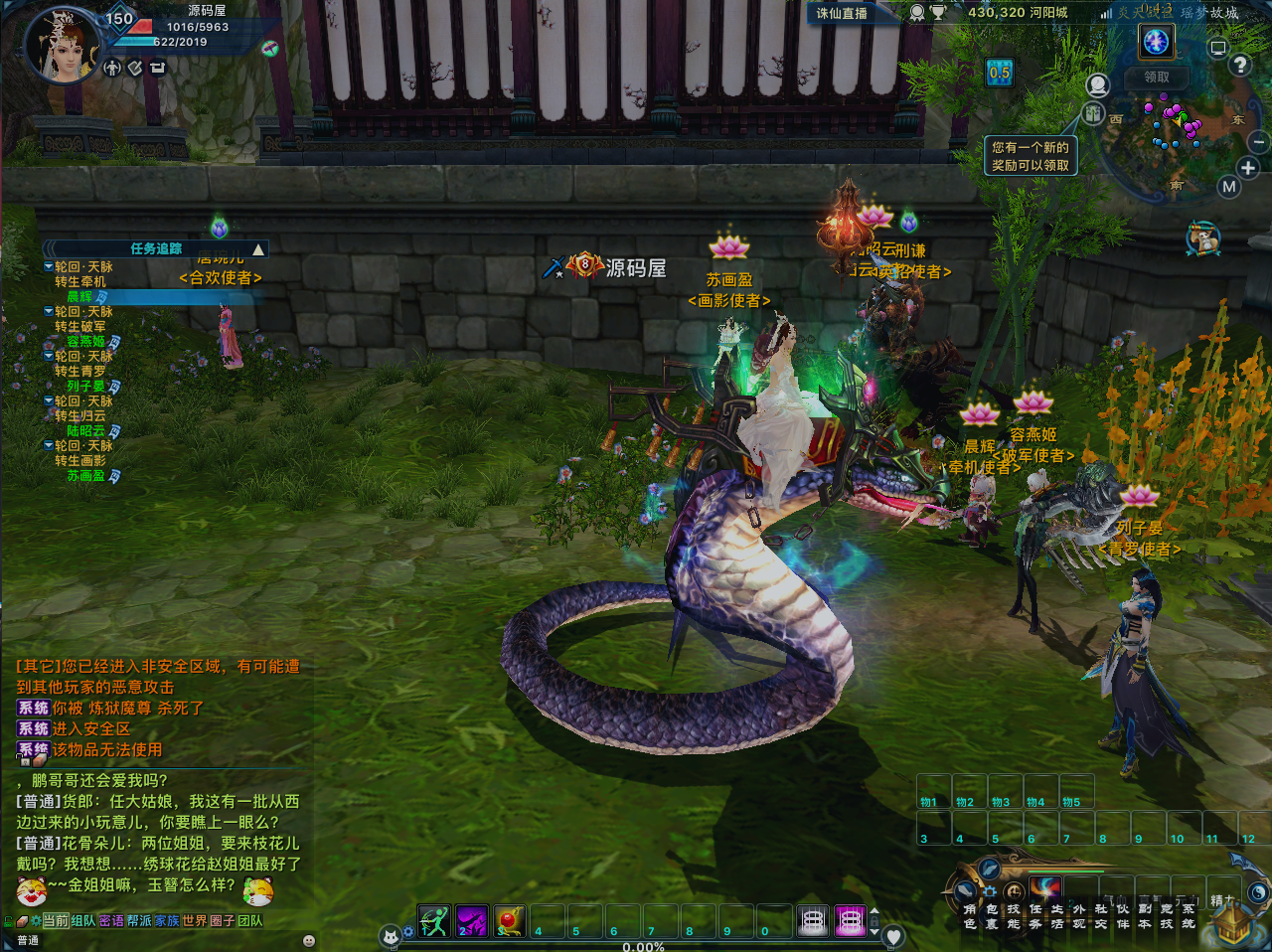Switch chat to the 帮派 channel tab
The width and height of the screenshot is (1272, 952).
click(x=139, y=921)
